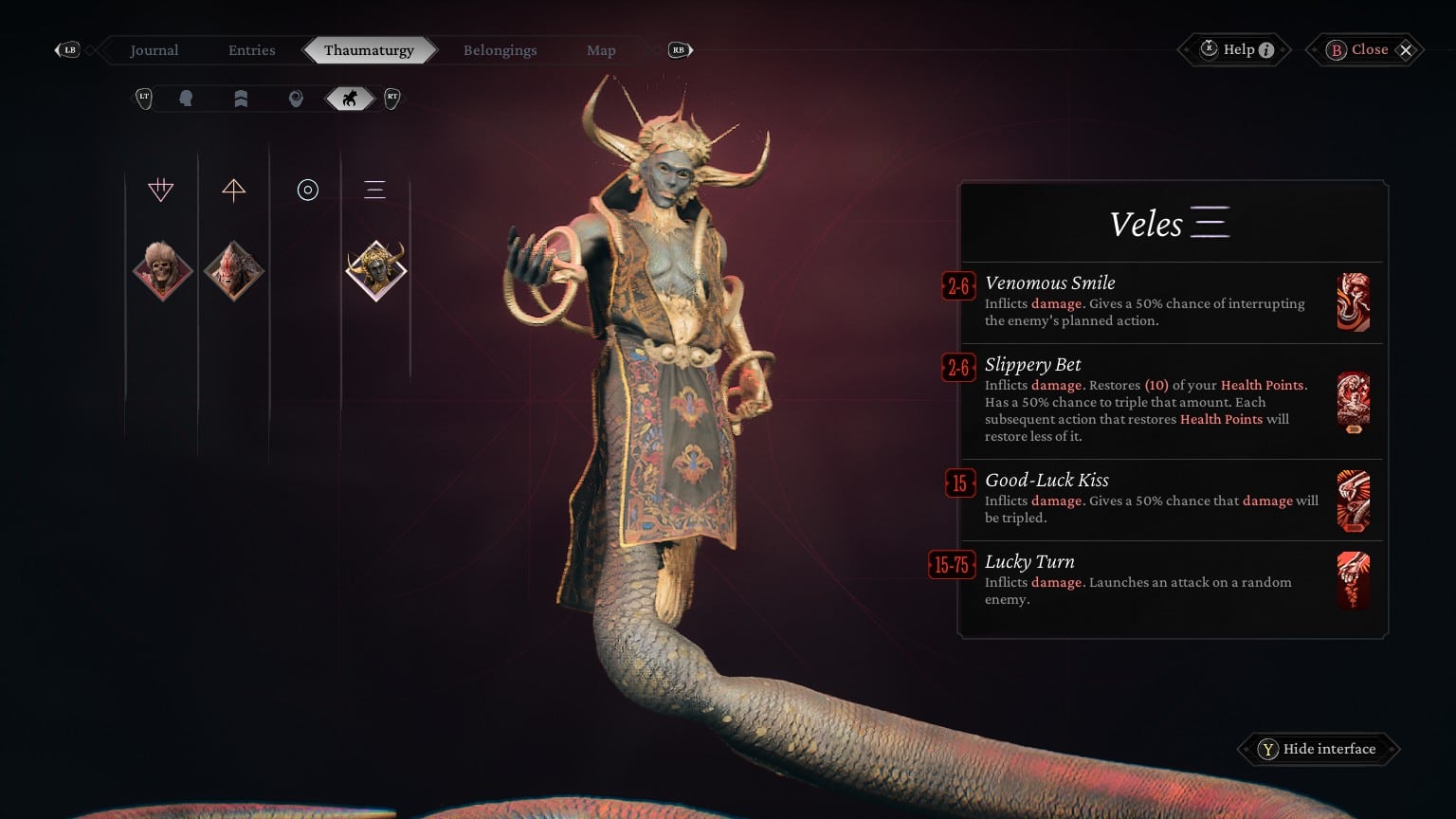1456x819 pixels.
Task: Select the Venomous Smile ability icon
Action: pyautogui.click(x=1354, y=302)
